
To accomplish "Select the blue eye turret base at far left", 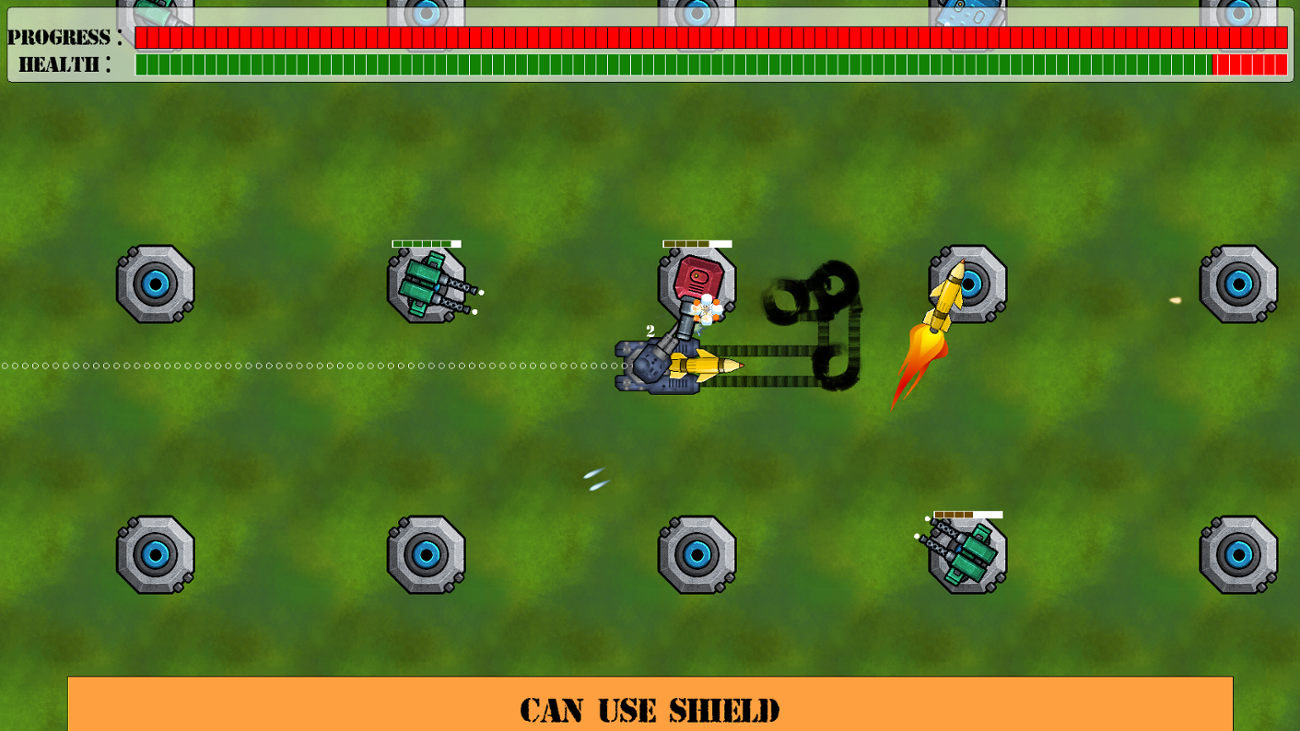I will pos(157,284).
